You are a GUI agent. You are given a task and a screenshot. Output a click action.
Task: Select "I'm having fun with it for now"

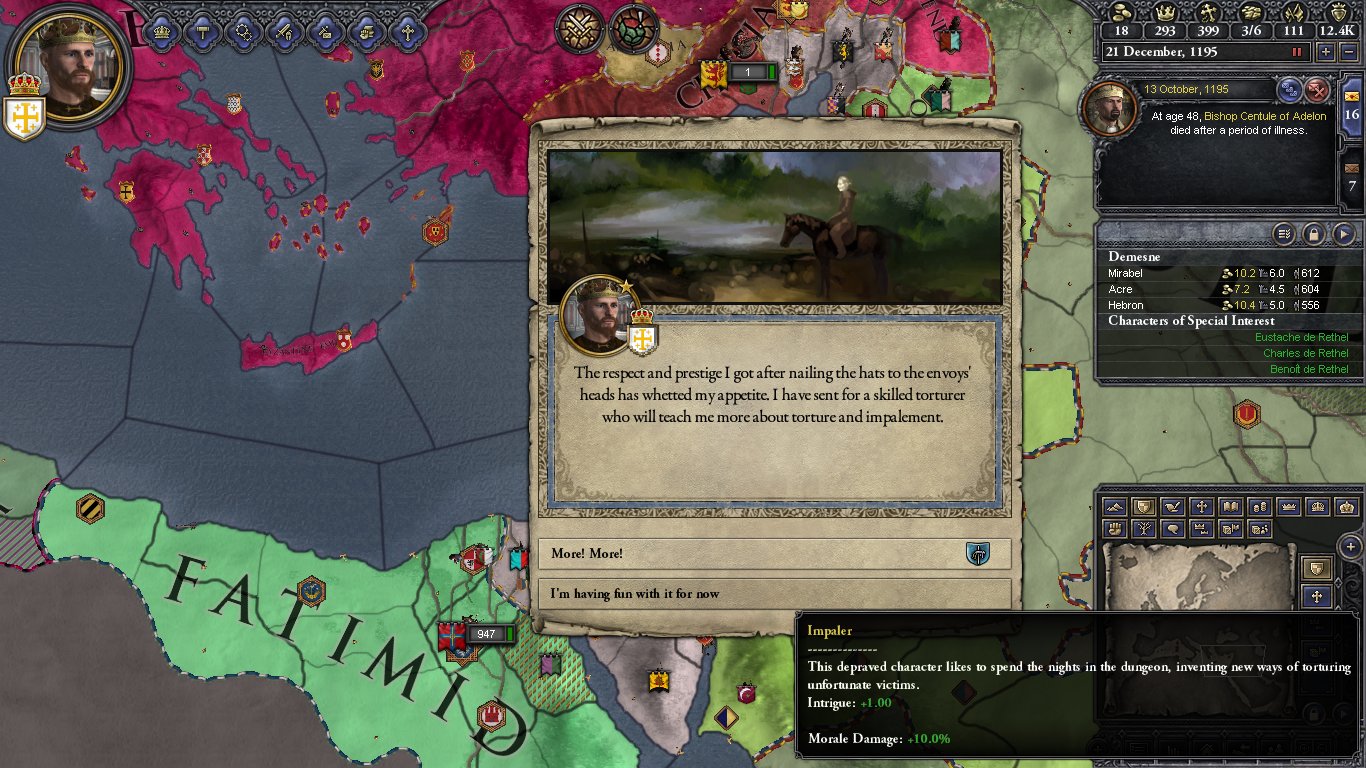pos(773,594)
